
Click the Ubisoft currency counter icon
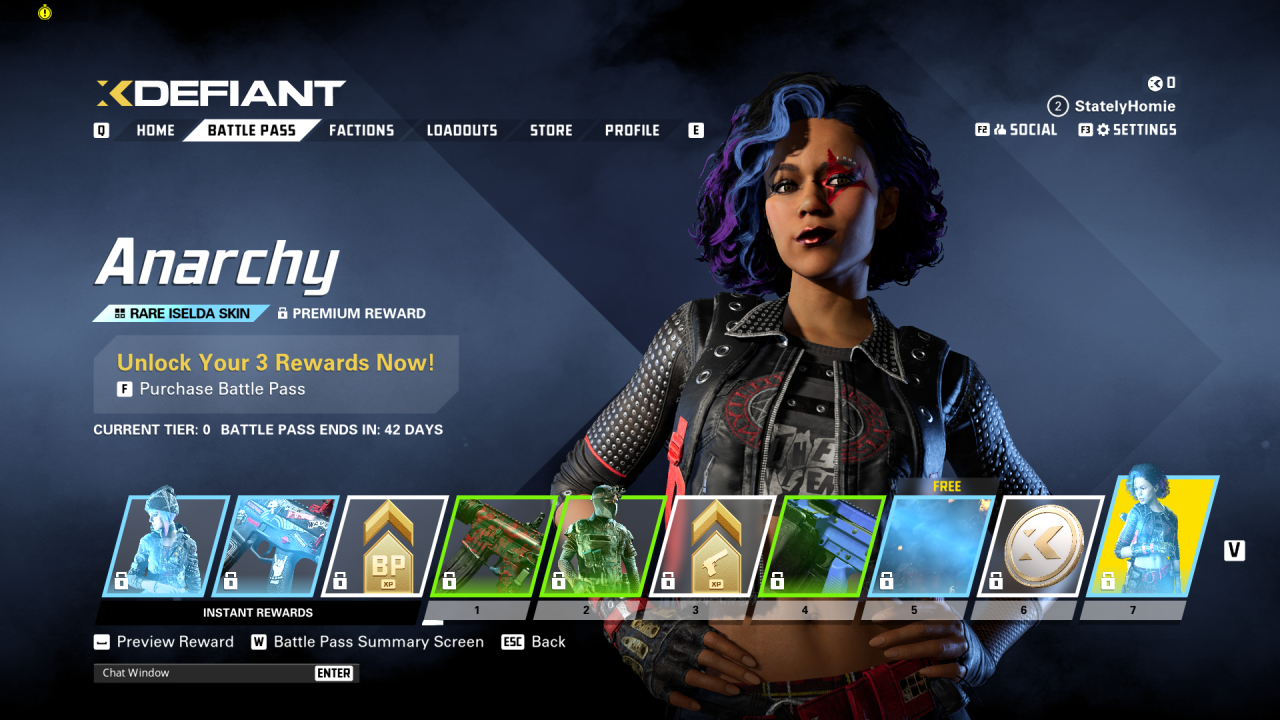(1156, 84)
